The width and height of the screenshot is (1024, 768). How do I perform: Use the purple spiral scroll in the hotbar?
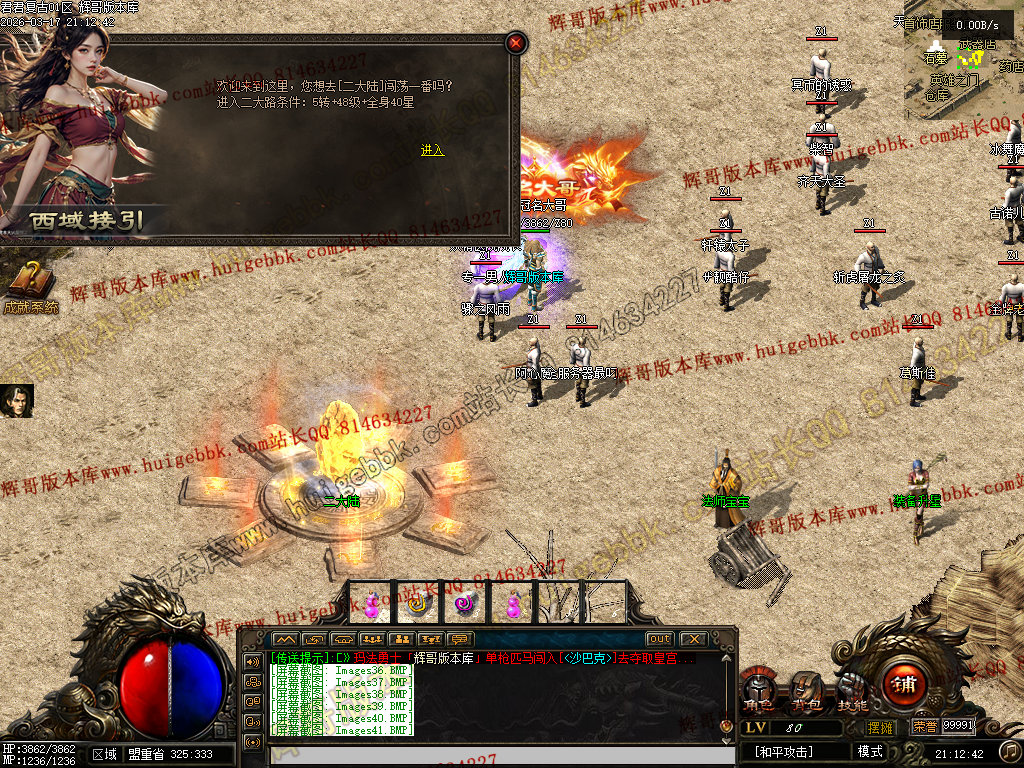pyautogui.click(x=464, y=603)
